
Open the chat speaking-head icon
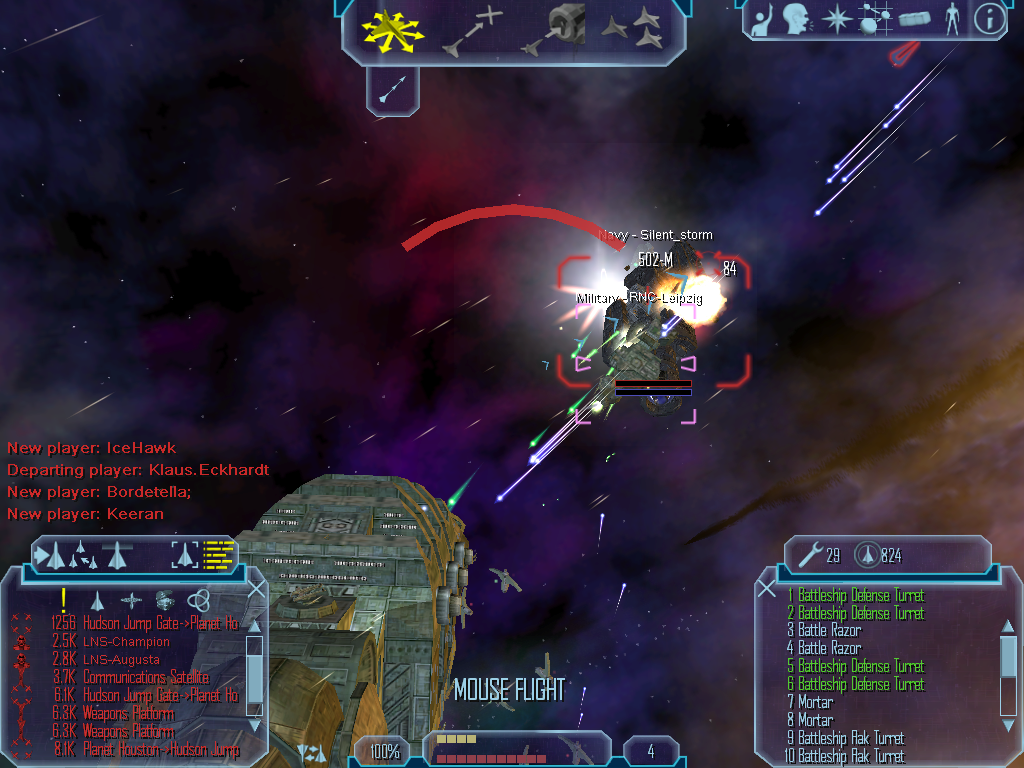pyautogui.click(x=796, y=19)
